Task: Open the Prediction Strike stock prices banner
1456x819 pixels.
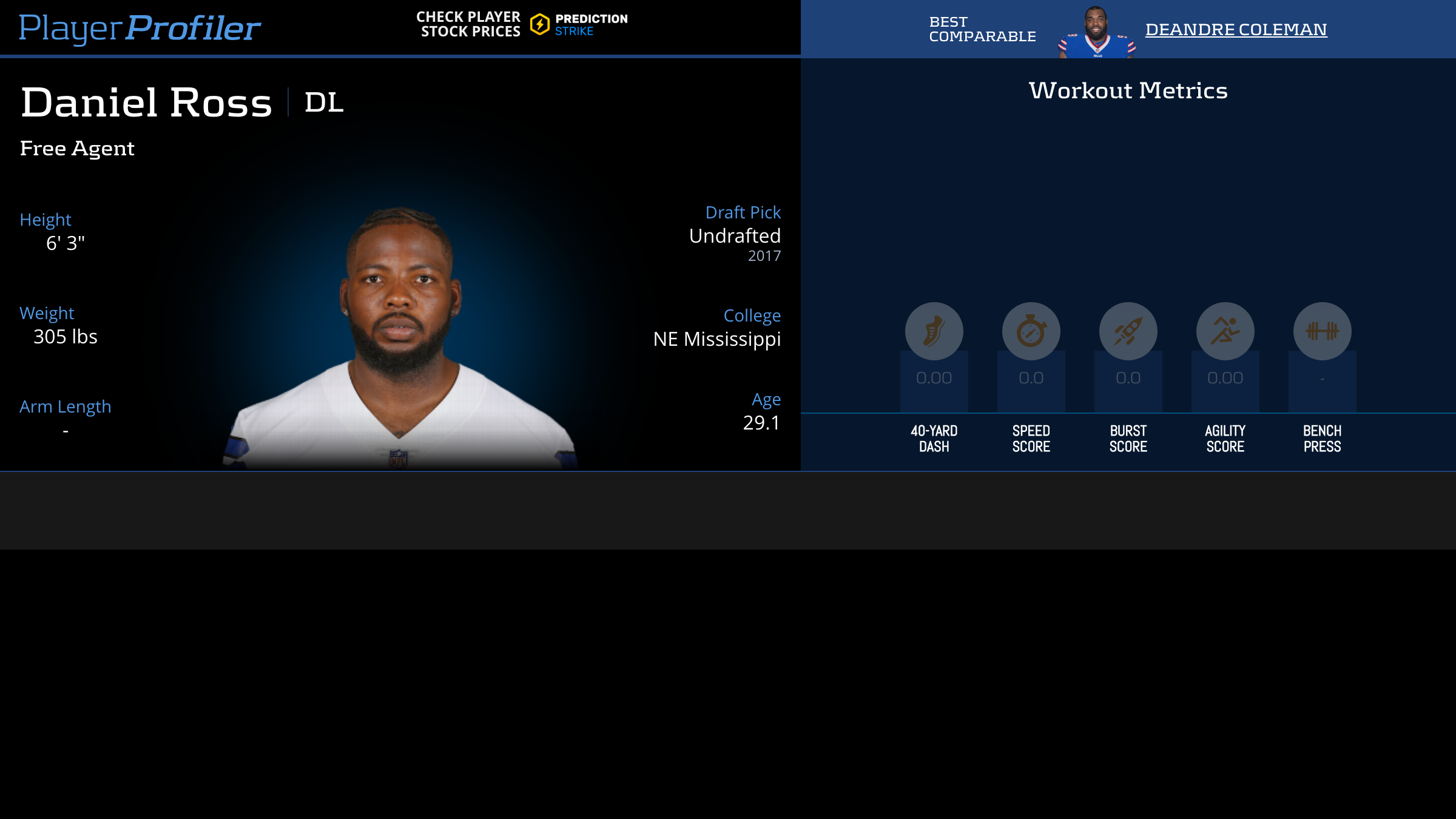Action: (522, 24)
